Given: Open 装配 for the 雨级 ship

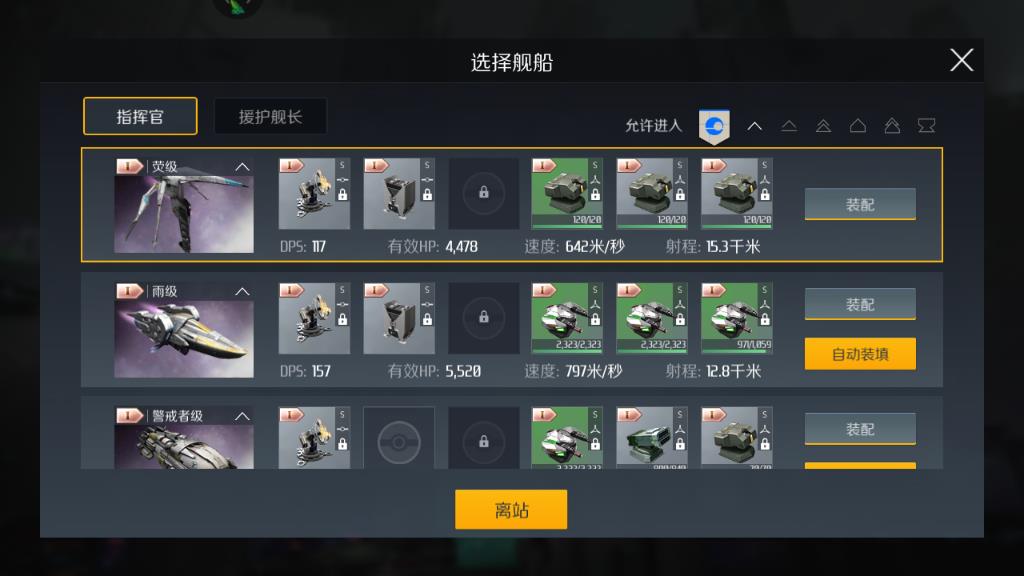Looking at the screenshot, I should pos(860,304).
